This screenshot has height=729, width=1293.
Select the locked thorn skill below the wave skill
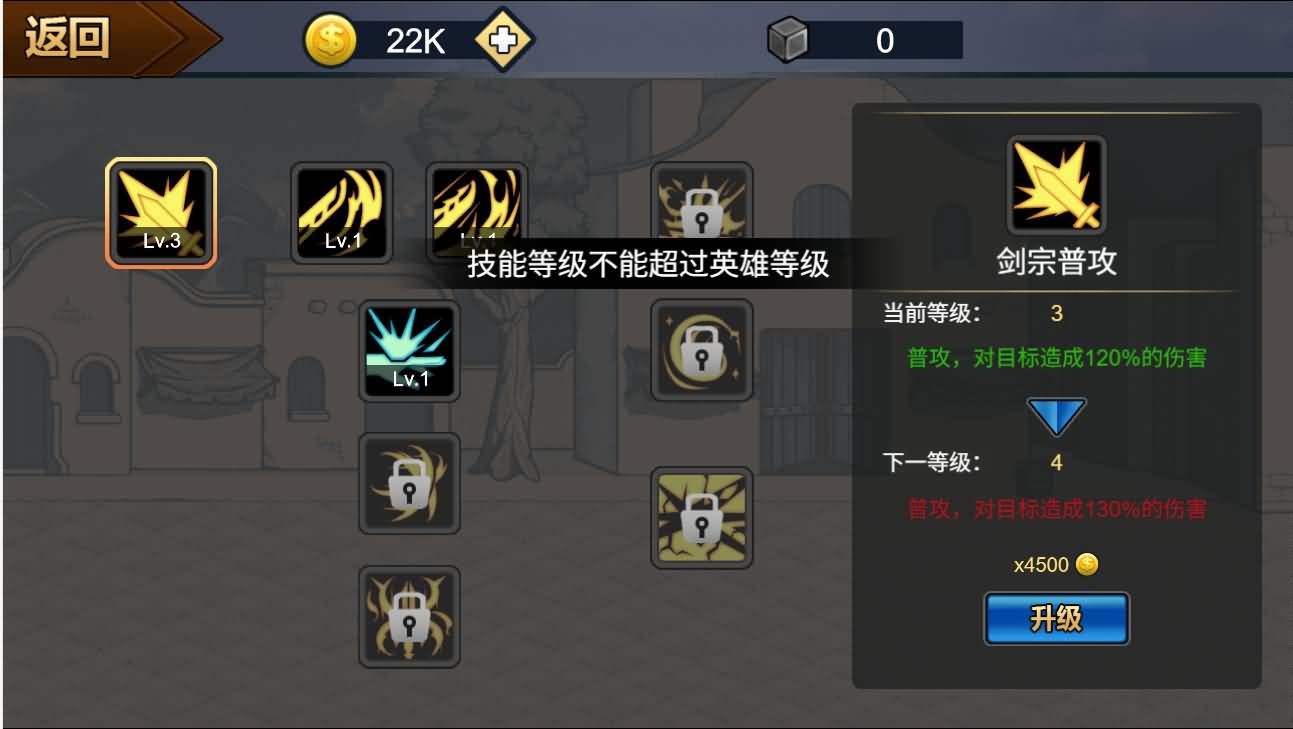pyautogui.click(x=408, y=484)
